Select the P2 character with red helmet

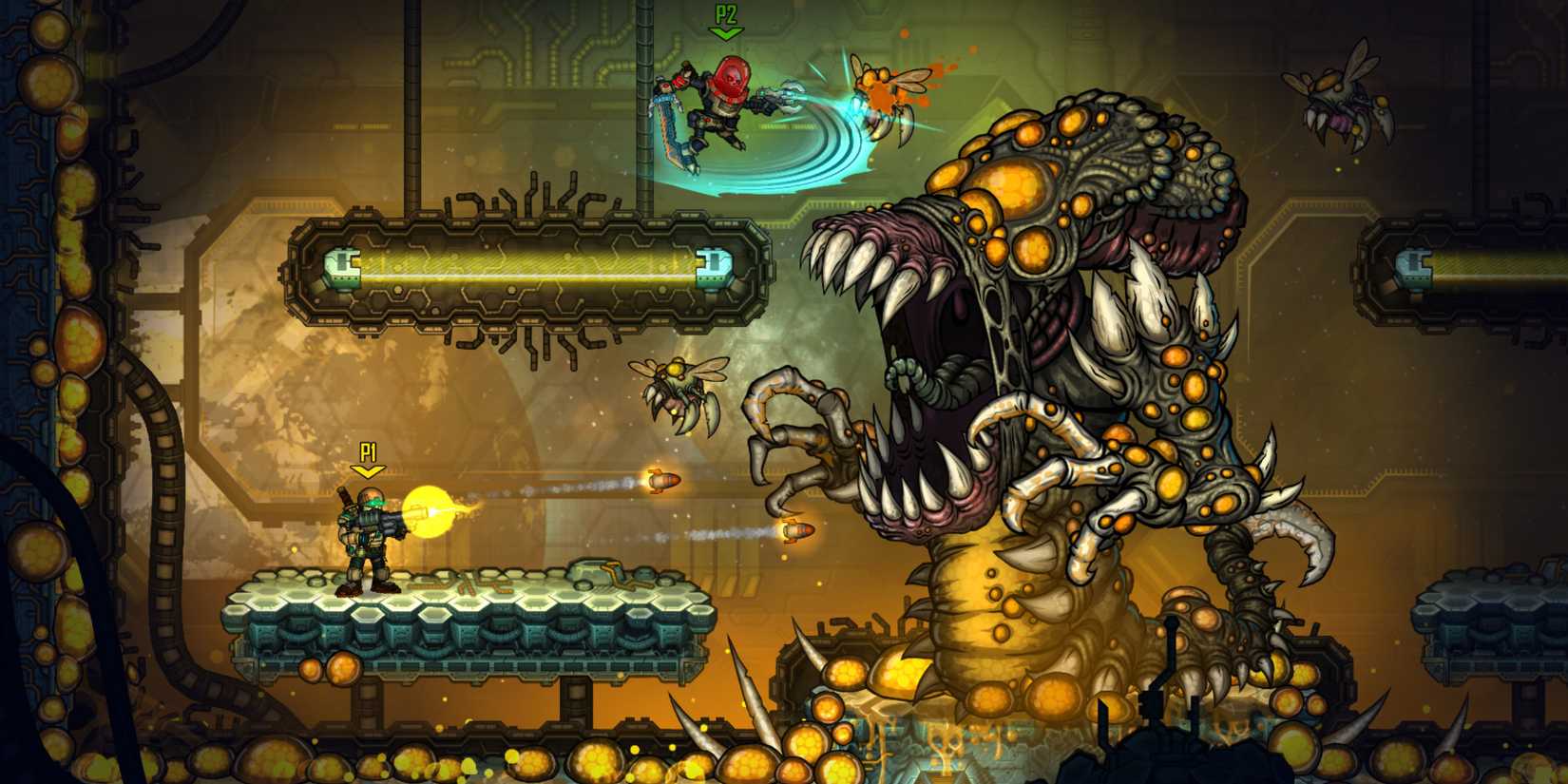click(x=722, y=105)
